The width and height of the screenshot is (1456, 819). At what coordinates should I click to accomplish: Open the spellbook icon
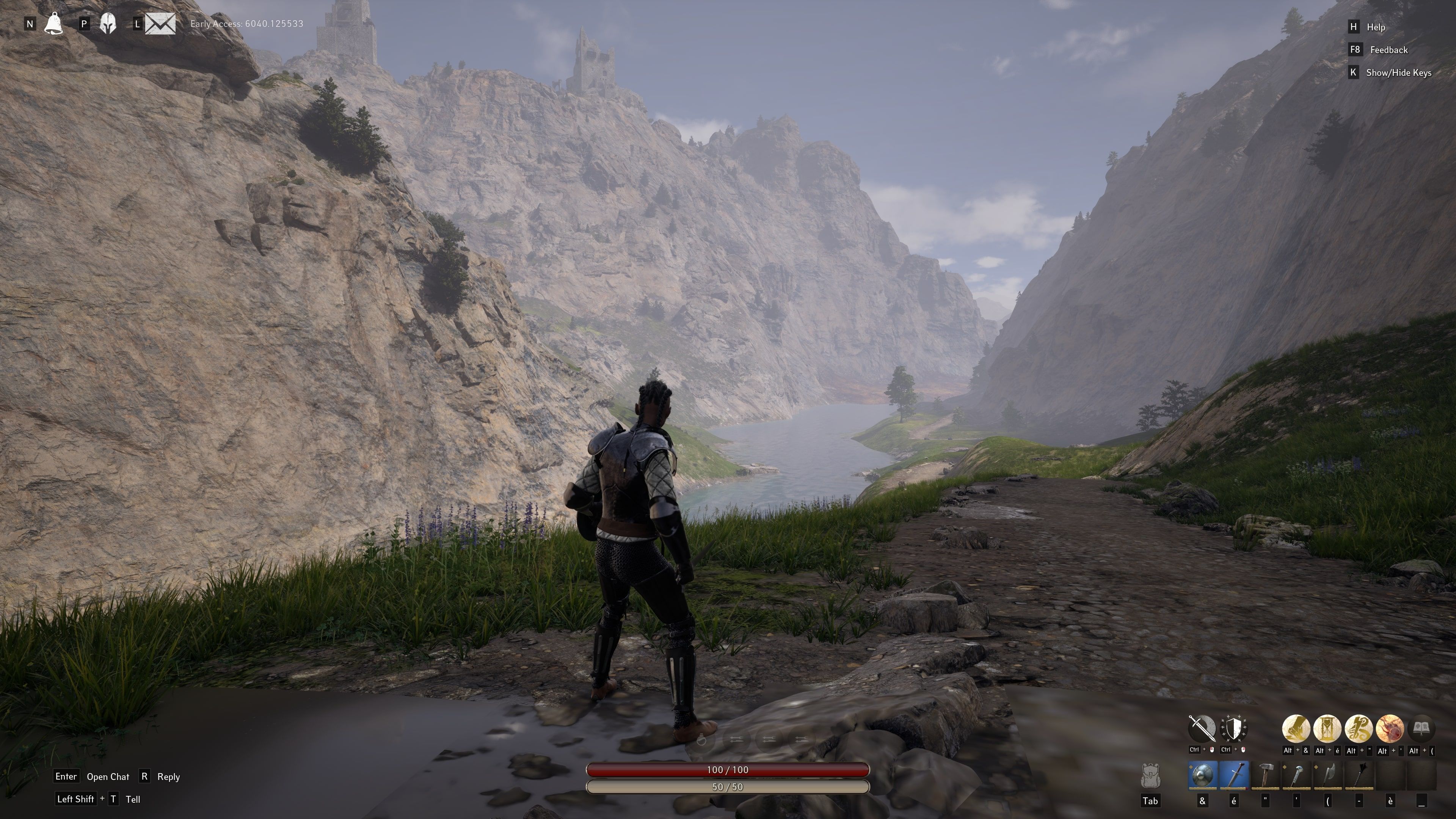pyautogui.click(x=1421, y=728)
